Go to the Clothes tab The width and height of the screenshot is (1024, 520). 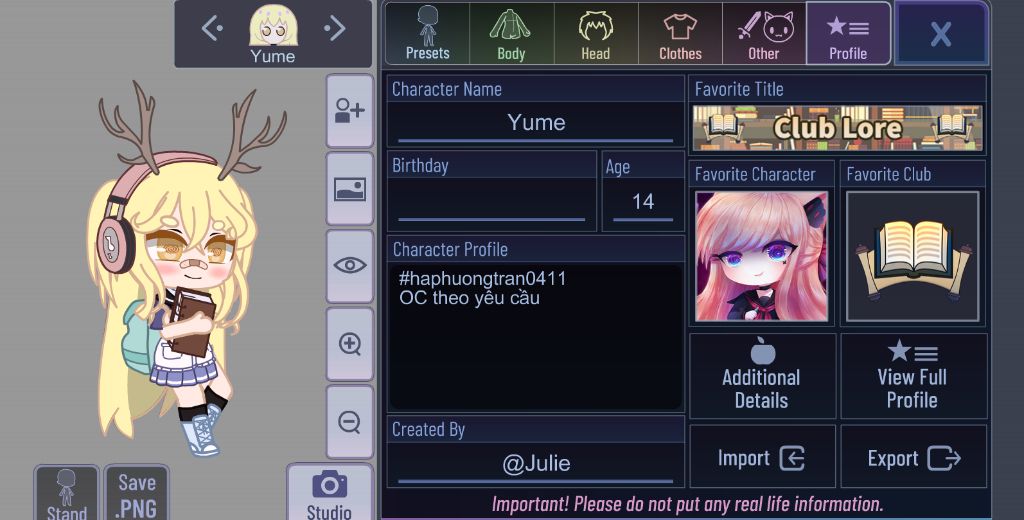coord(680,34)
